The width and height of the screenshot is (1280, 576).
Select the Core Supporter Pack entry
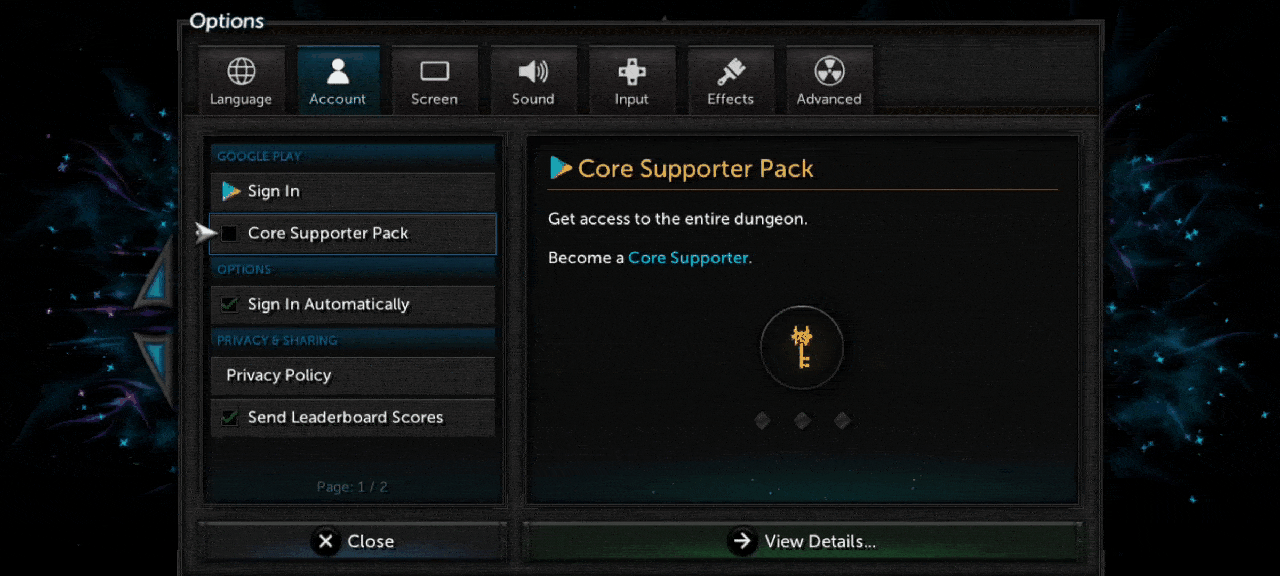coord(353,233)
